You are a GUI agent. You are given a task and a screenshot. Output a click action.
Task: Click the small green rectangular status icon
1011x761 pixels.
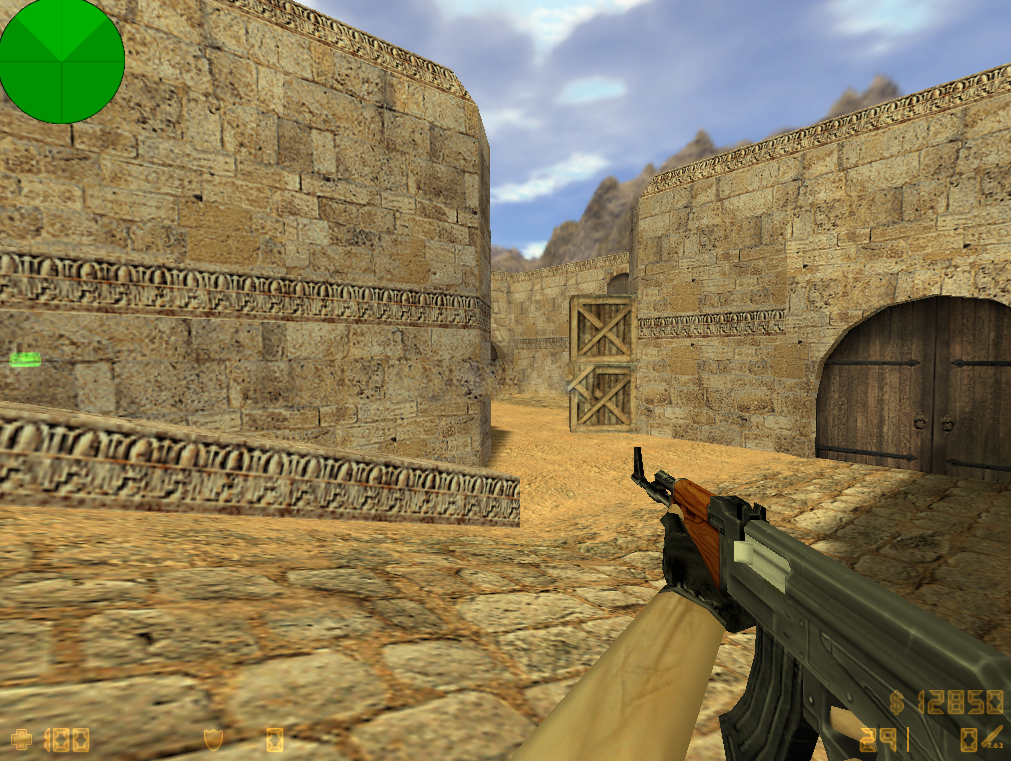(x=25, y=359)
